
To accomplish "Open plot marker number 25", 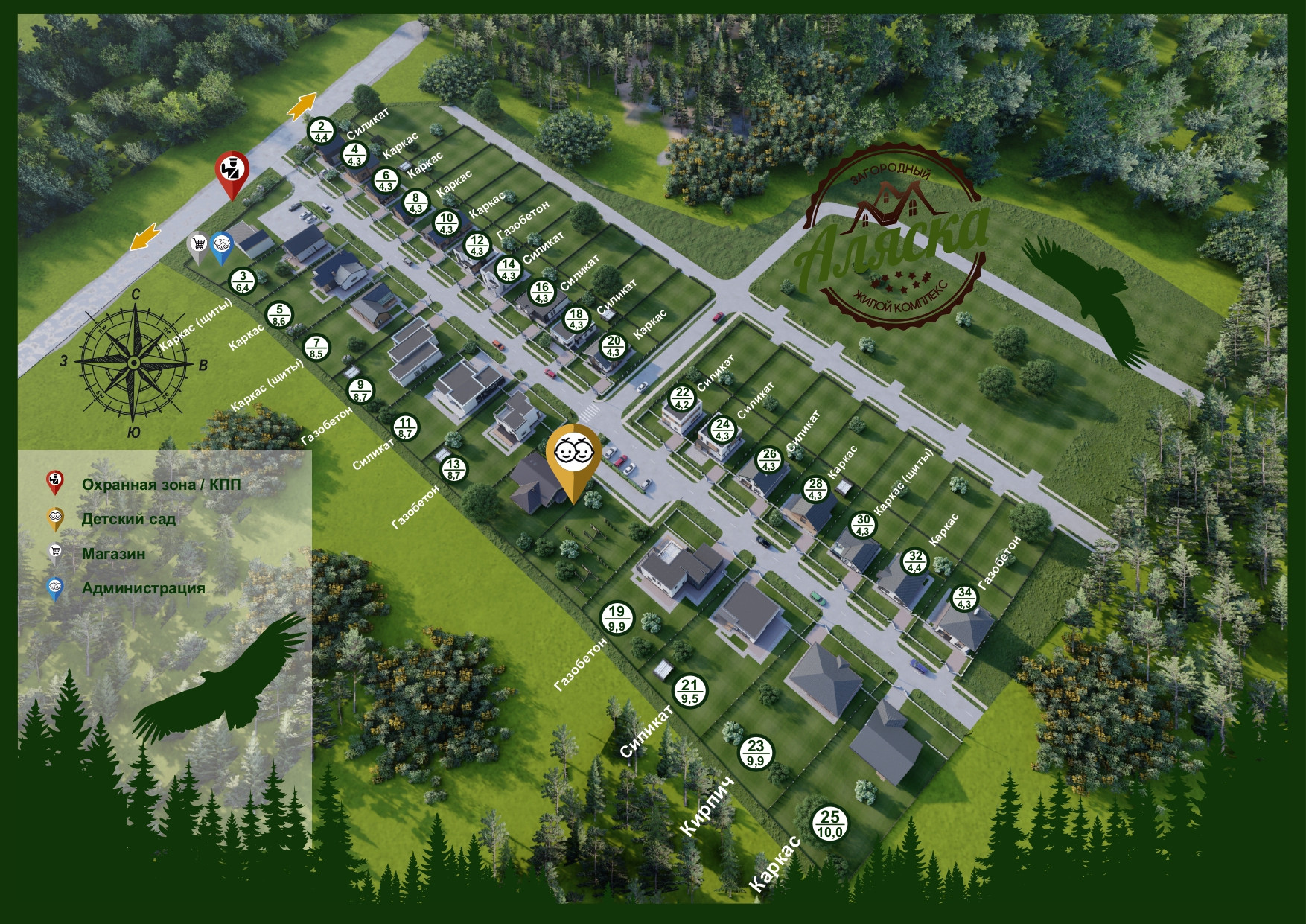I will click(830, 823).
